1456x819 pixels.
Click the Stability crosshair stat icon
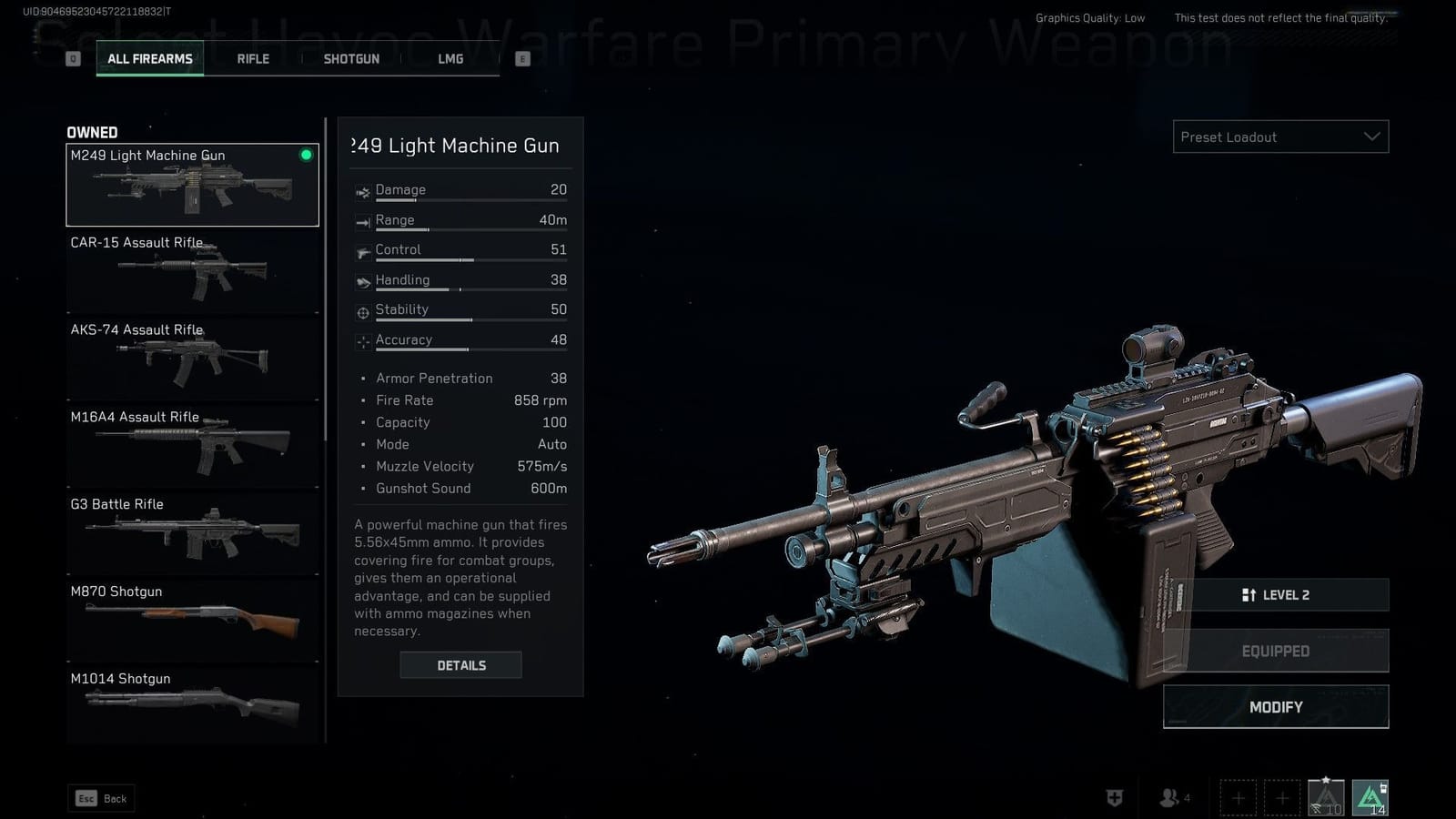click(x=362, y=310)
